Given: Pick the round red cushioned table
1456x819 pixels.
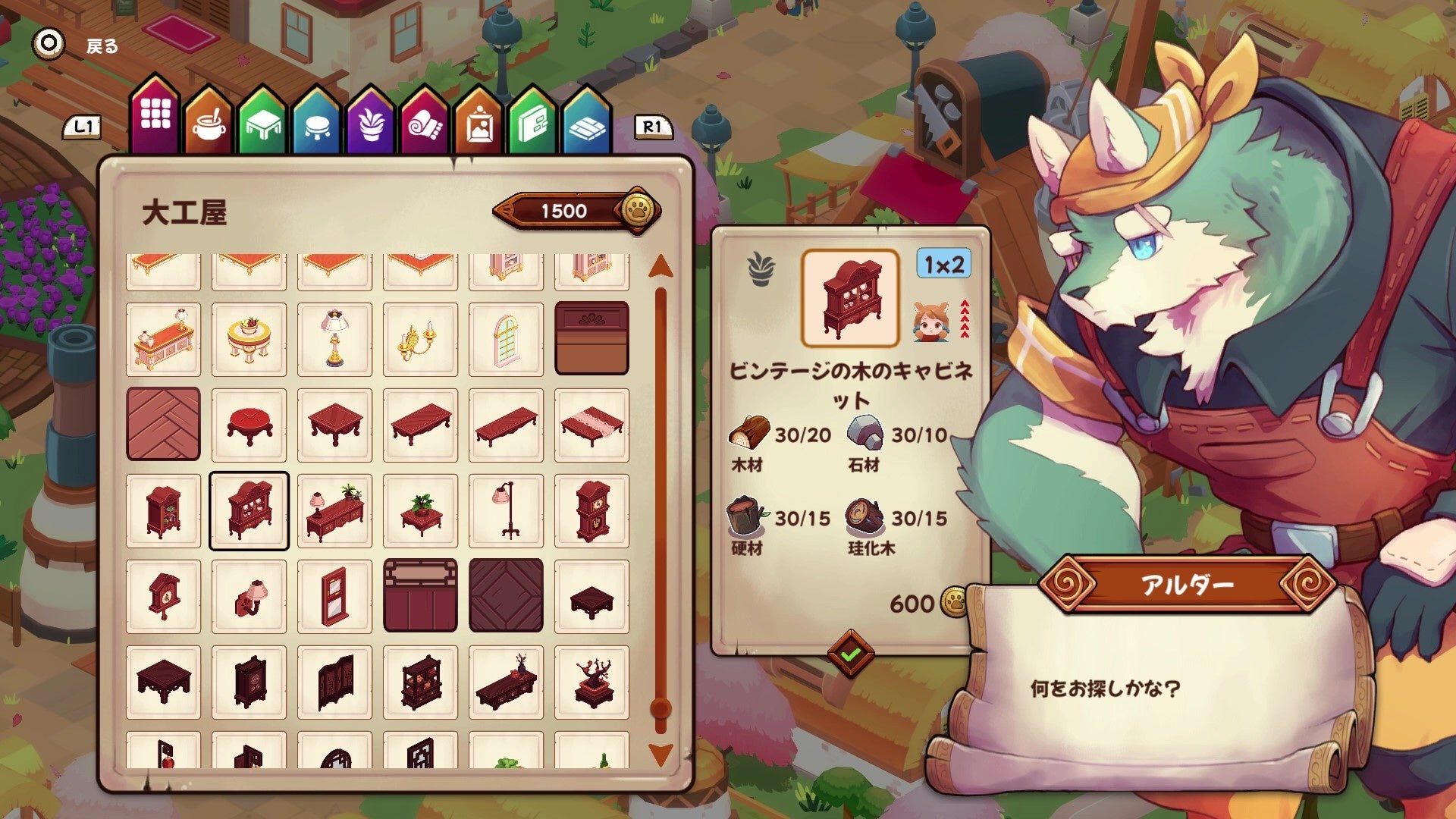Looking at the screenshot, I should [x=249, y=424].
